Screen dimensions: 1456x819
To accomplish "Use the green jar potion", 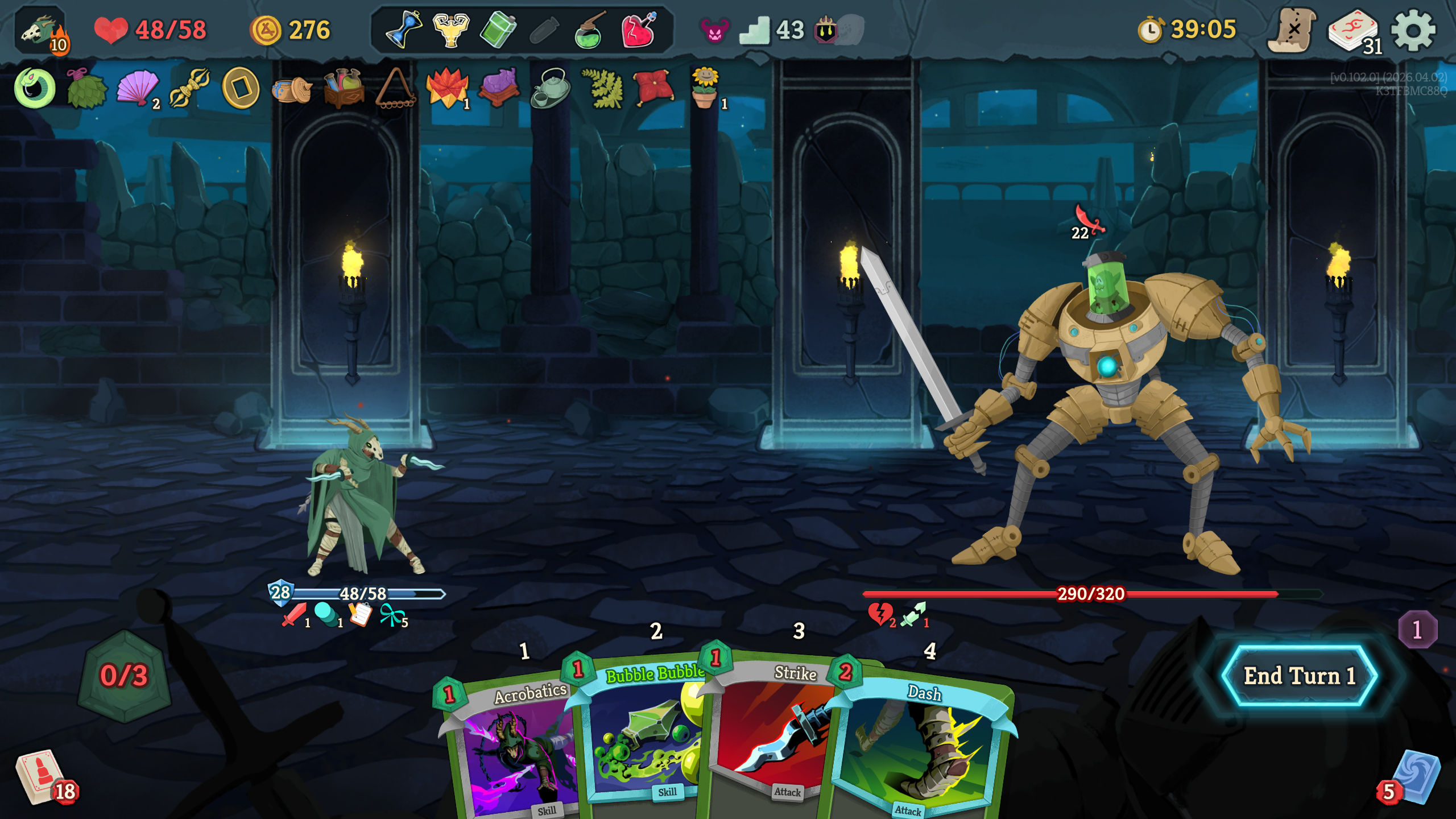I will tap(498, 30).
